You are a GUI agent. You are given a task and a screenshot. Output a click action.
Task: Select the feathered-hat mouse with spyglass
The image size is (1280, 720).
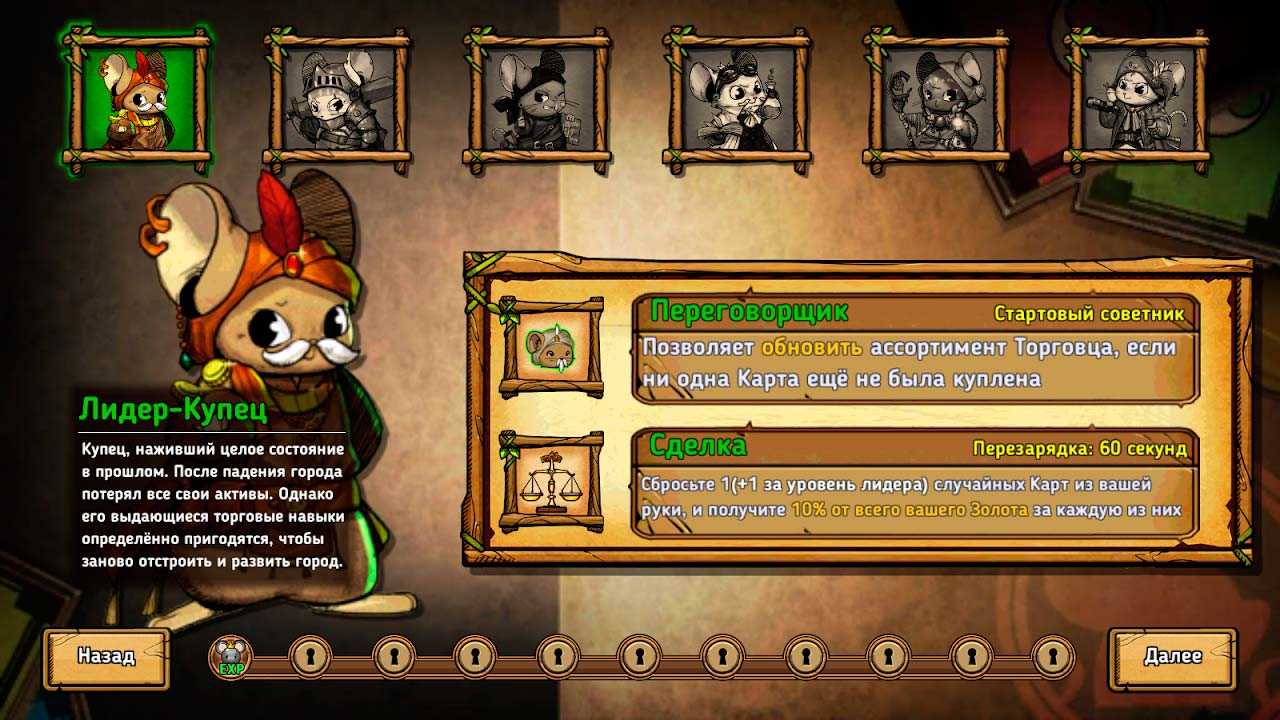pyautogui.click(x=1137, y=99)
